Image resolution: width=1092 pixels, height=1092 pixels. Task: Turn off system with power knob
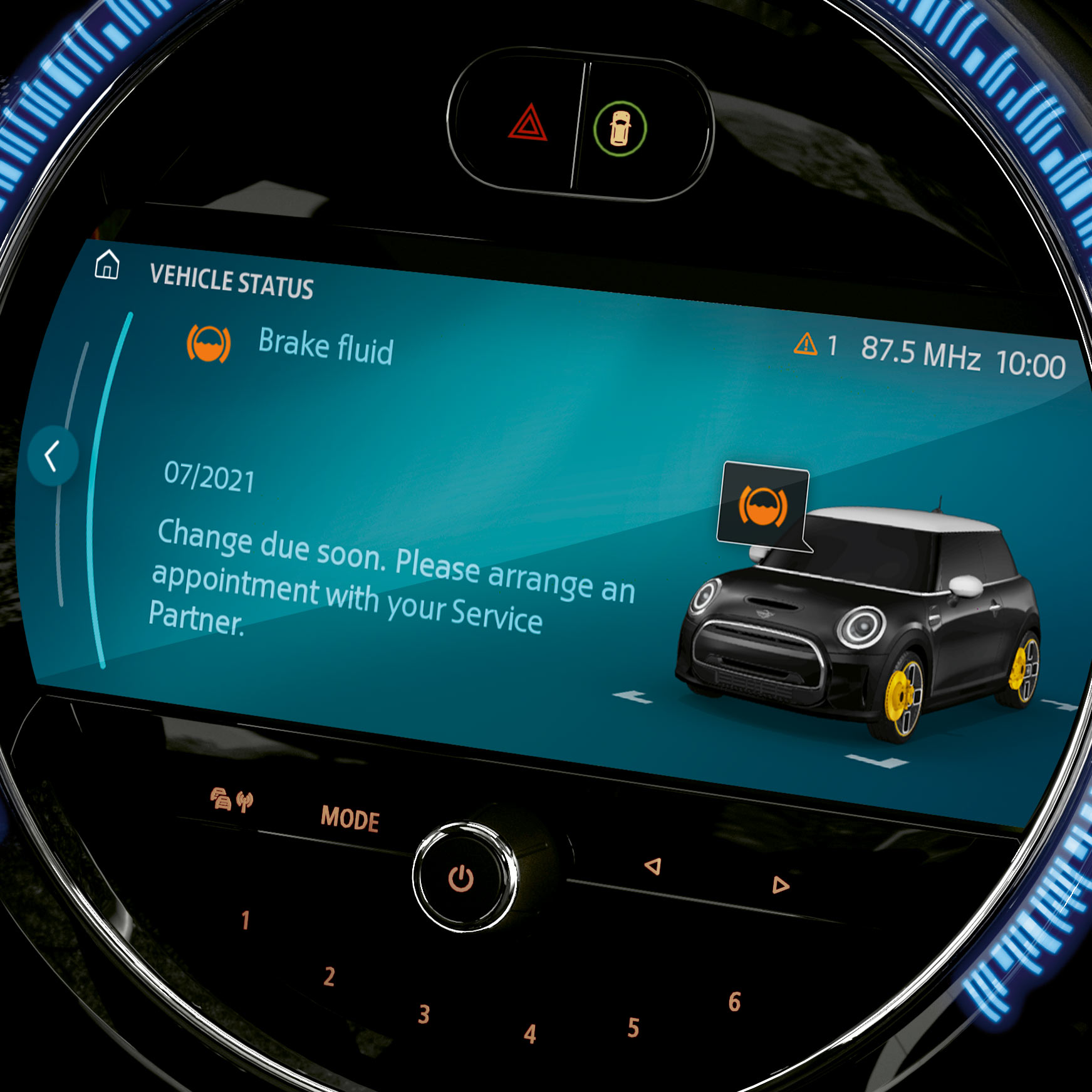click(x=461, y=878)
